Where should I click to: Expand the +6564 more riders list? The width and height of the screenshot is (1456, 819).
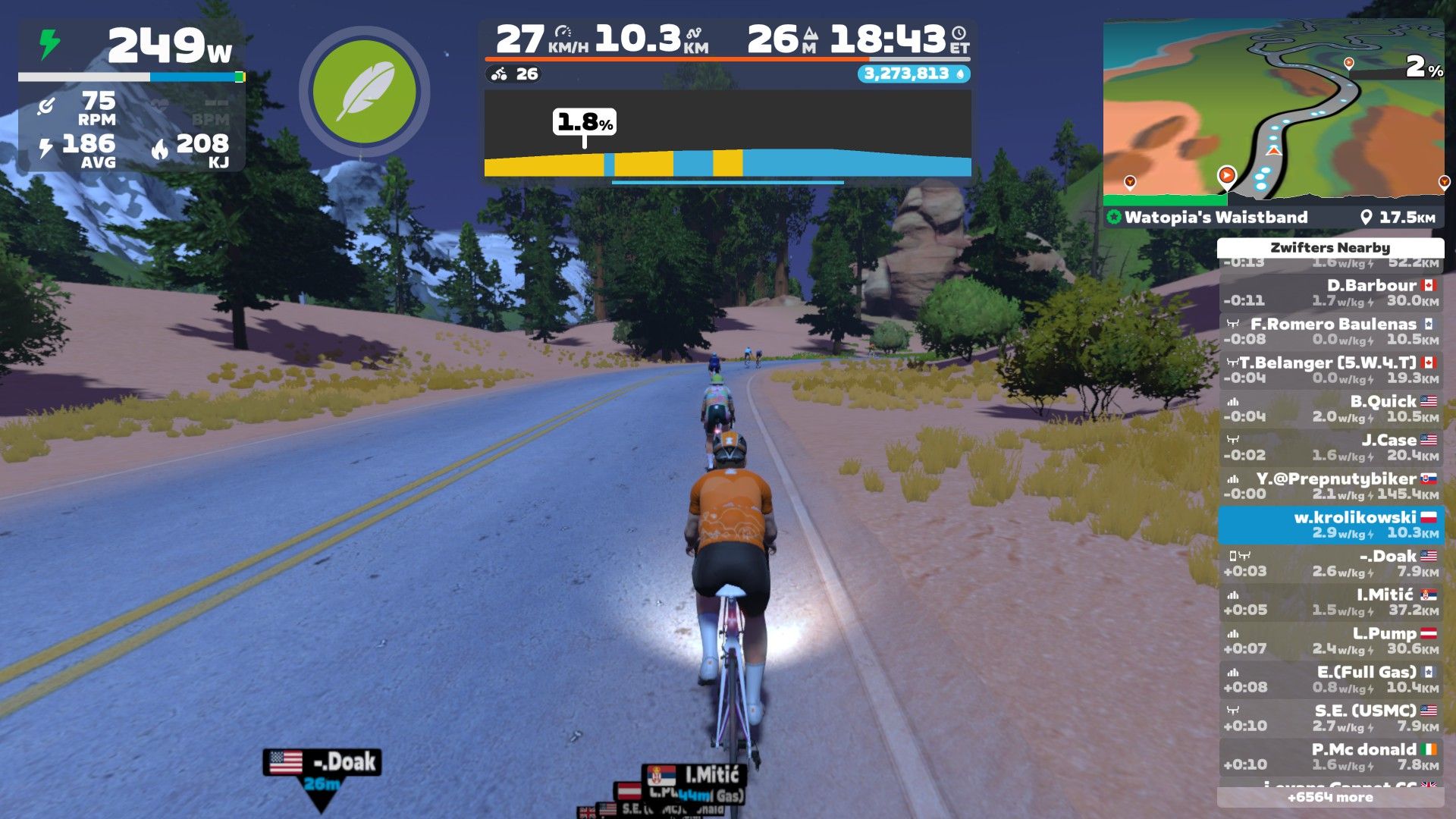pyautogui.click(x=1331, y=798)
